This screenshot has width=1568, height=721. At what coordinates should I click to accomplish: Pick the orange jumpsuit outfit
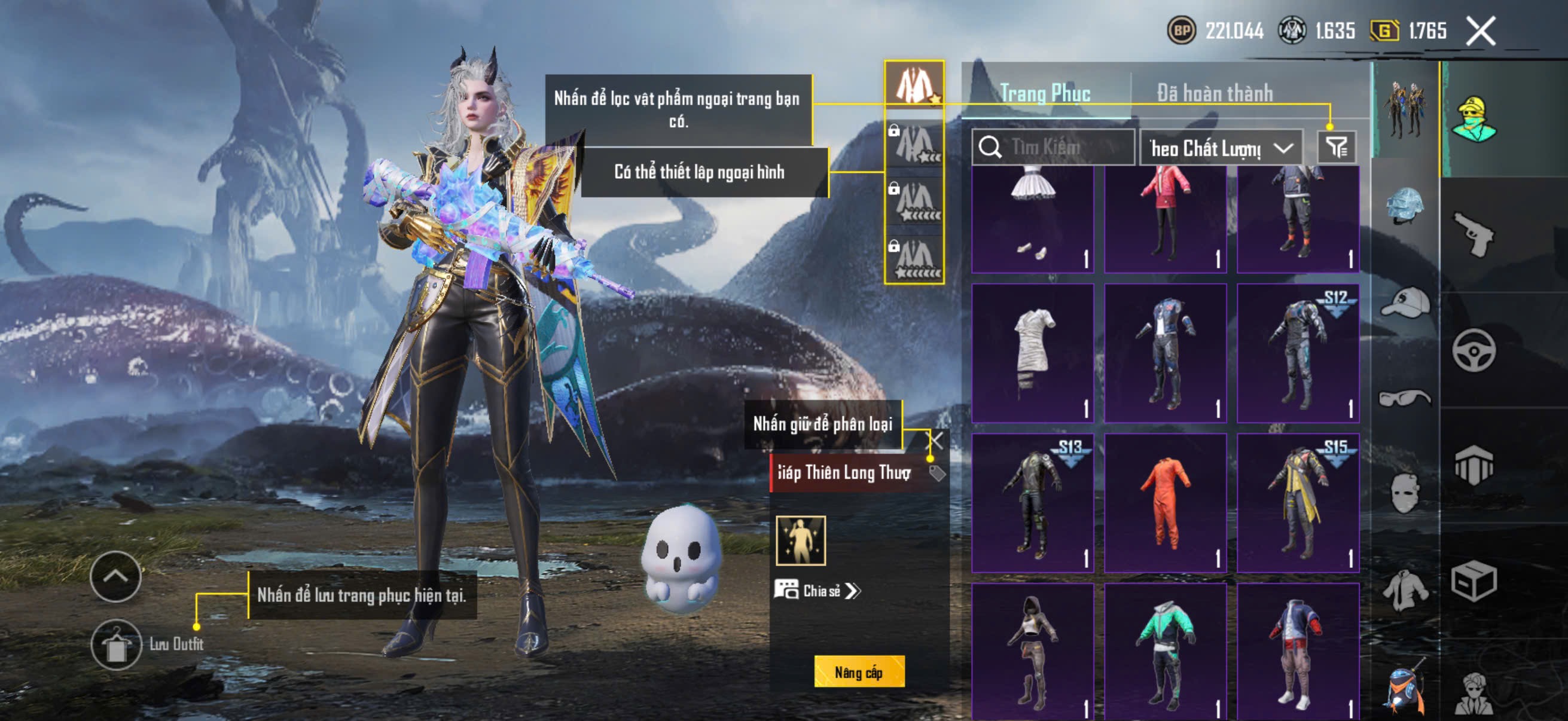tap(1165, 503)
